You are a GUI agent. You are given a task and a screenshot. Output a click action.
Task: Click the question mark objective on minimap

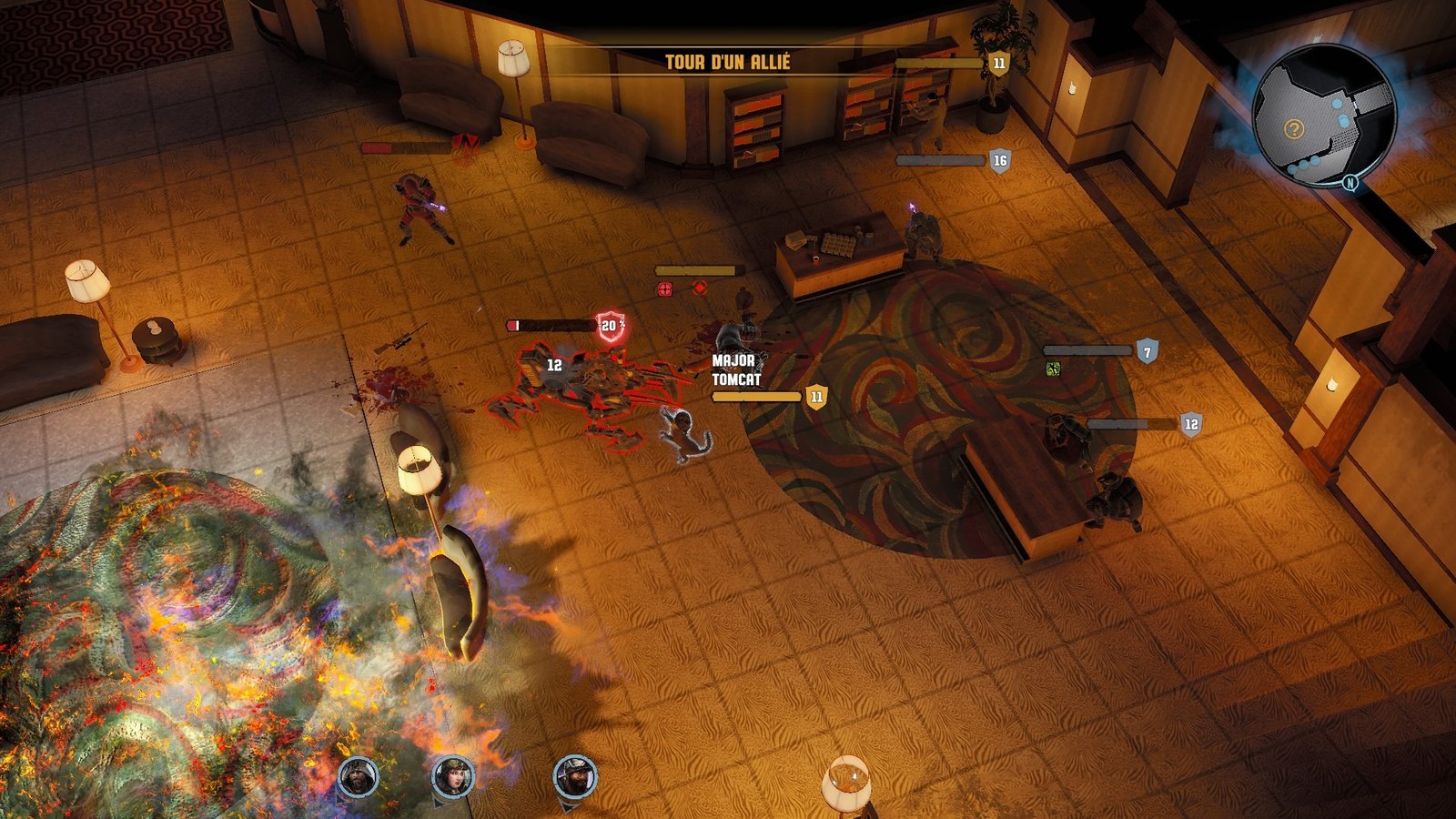tap(1293, 129)
